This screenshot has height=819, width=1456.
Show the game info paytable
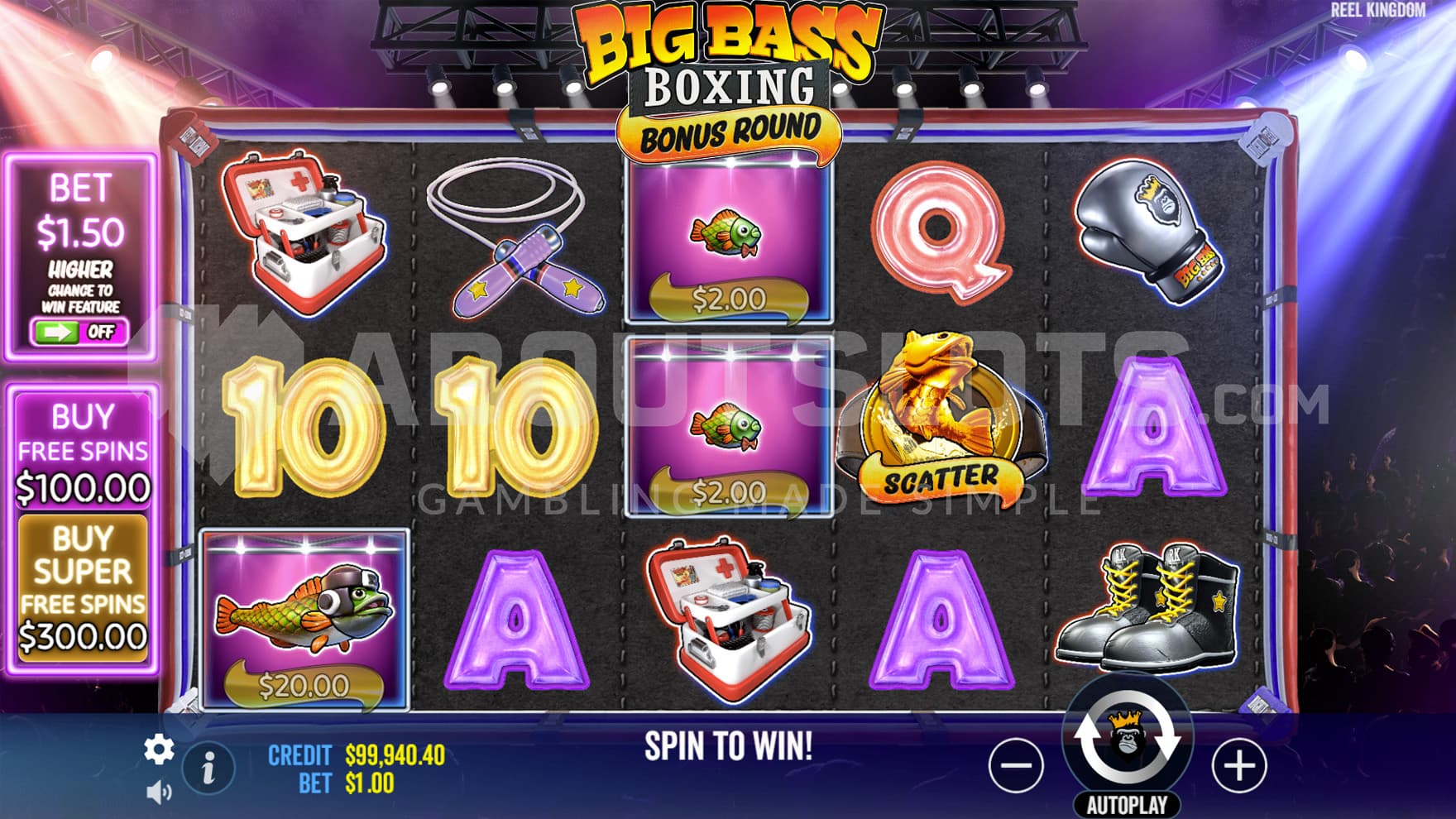(208, 769)
